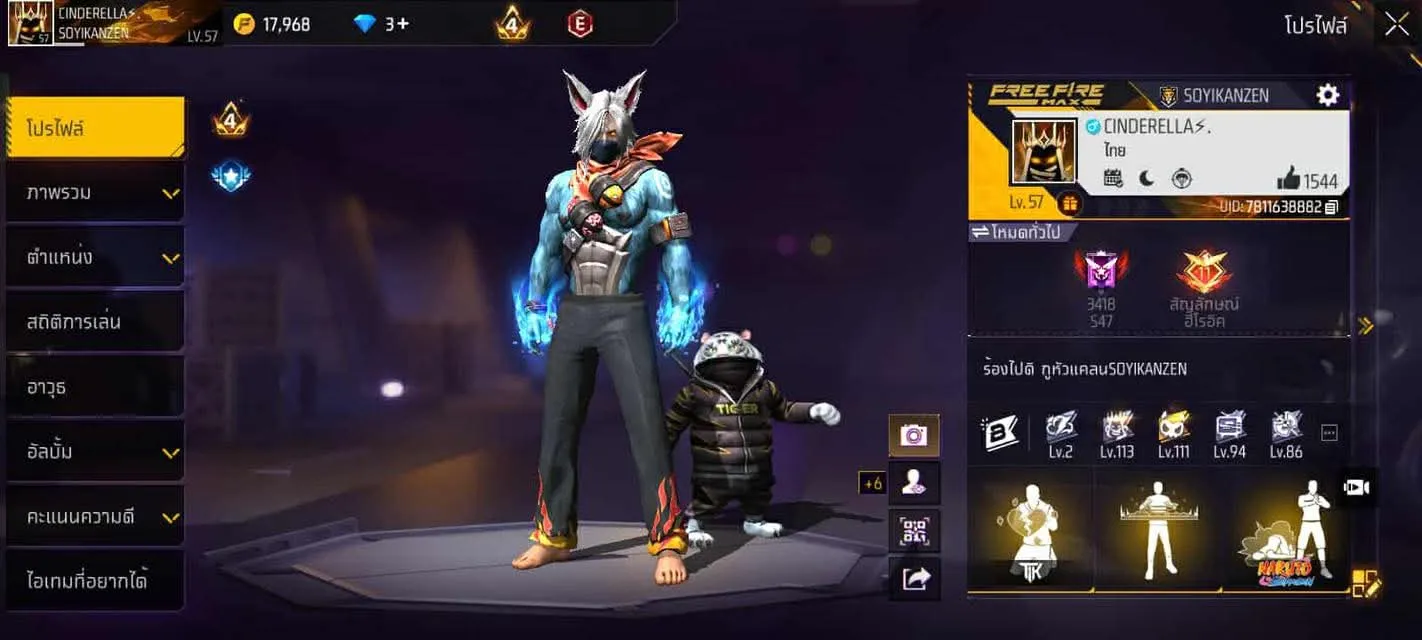The image size is (1422, 640).
Task: Expand the อัลบั้ม section
Action: [x=95, y=451]
